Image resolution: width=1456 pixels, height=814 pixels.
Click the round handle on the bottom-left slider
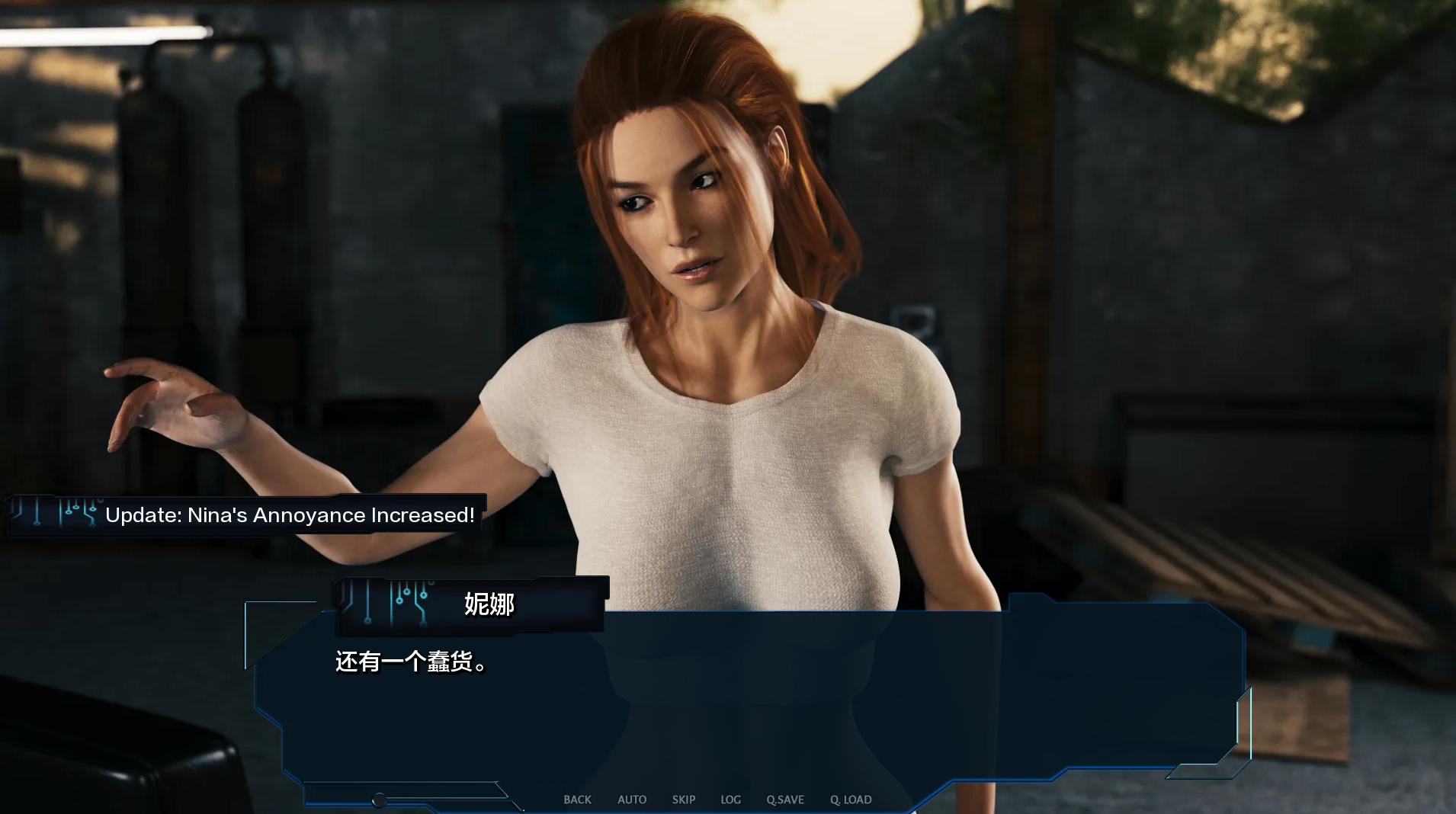click(379, 800)
